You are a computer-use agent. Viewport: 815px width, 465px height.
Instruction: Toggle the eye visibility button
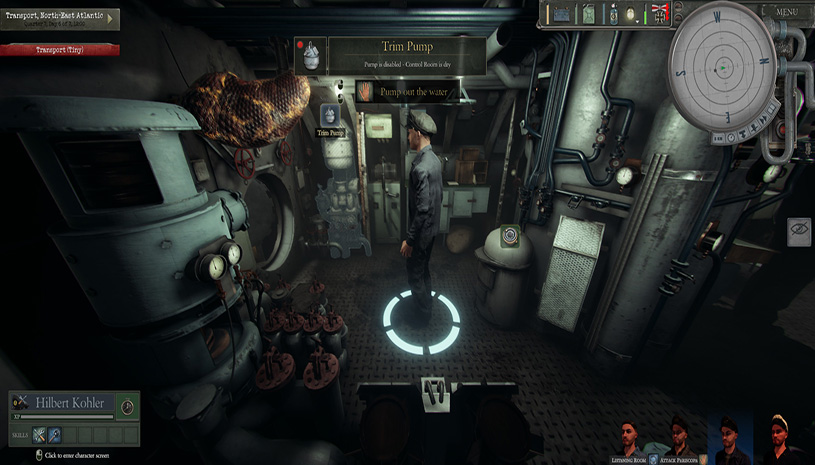coord(799,231)
